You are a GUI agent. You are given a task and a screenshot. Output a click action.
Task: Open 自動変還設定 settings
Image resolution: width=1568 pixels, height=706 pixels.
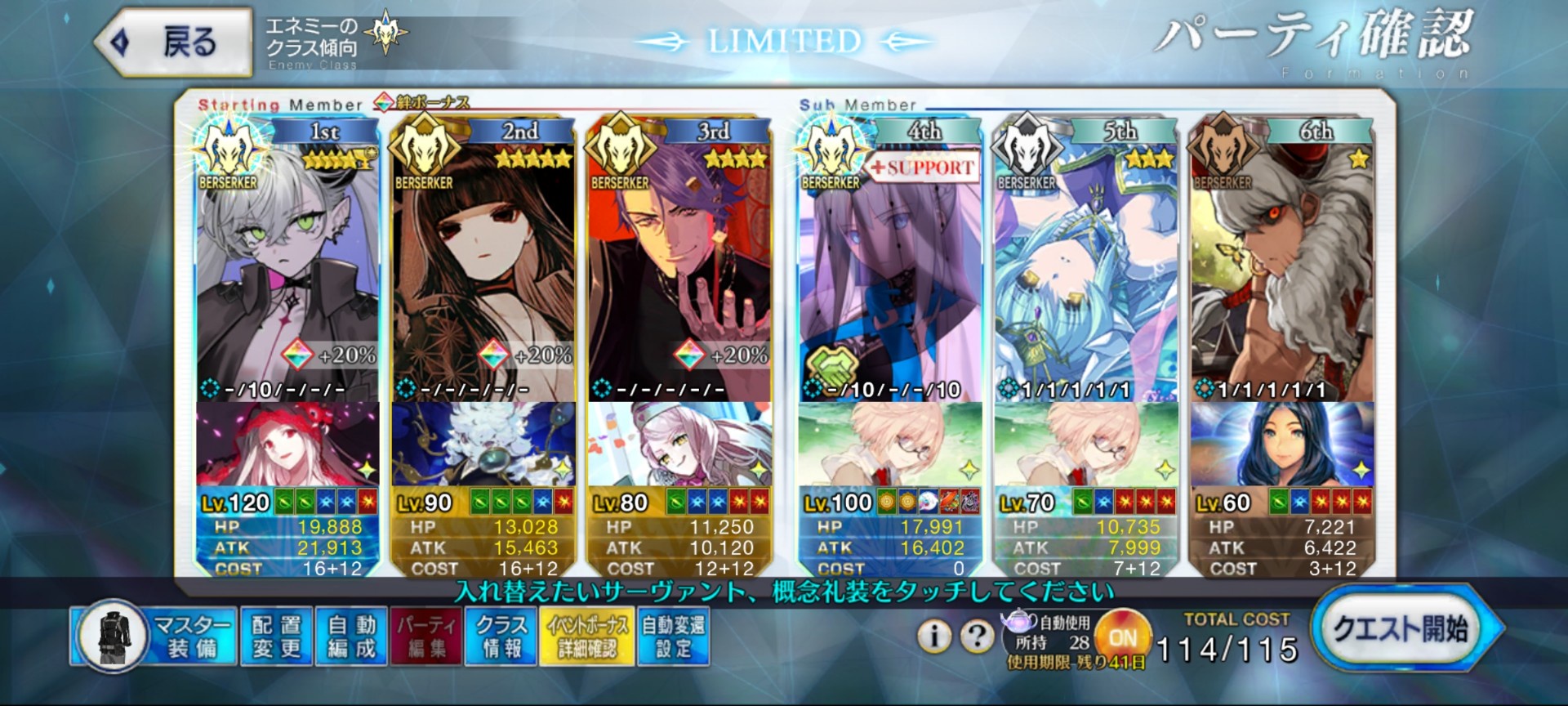(x=673, y=637)
